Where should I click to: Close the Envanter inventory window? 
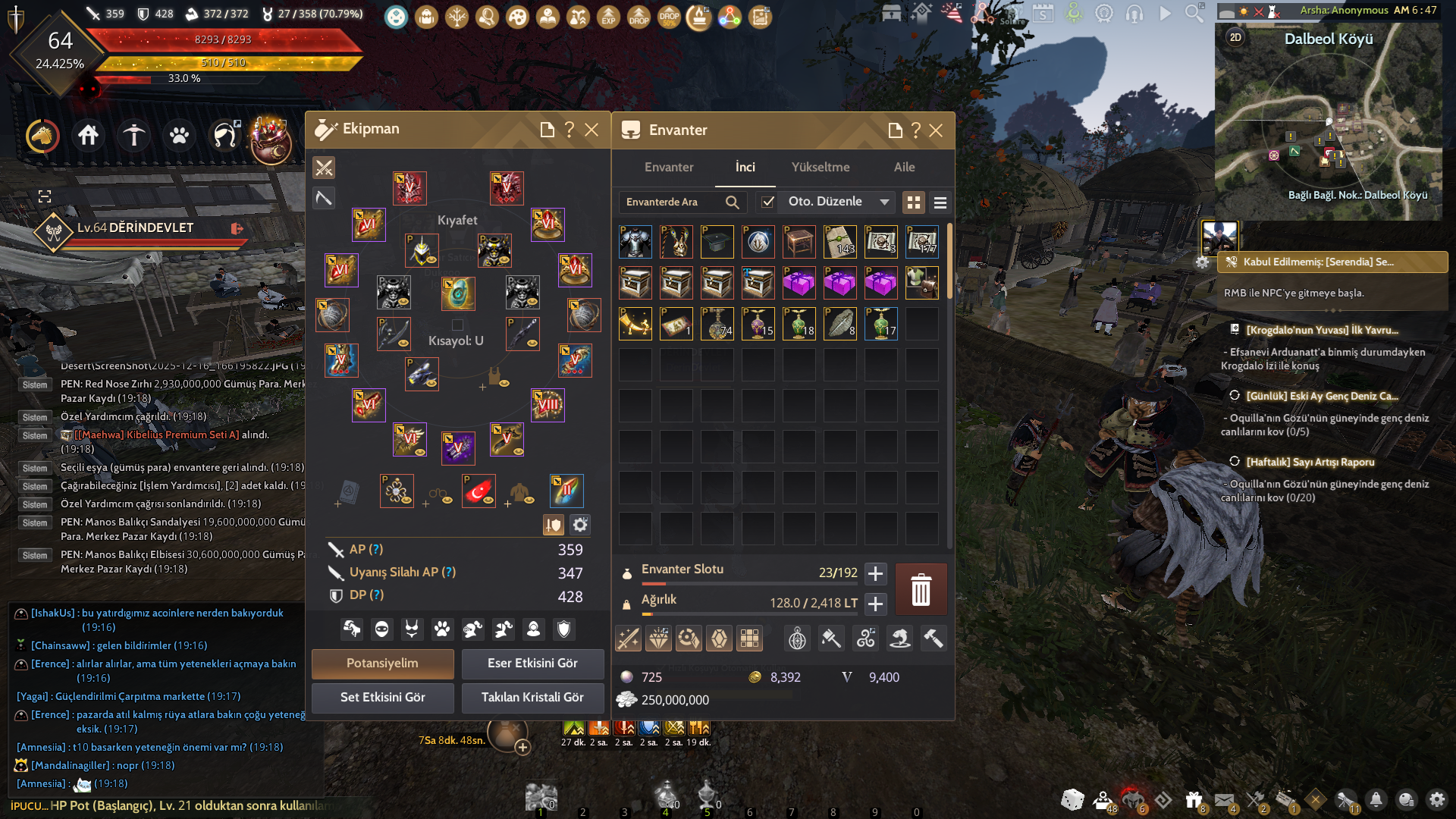click(x=936, y=130)
